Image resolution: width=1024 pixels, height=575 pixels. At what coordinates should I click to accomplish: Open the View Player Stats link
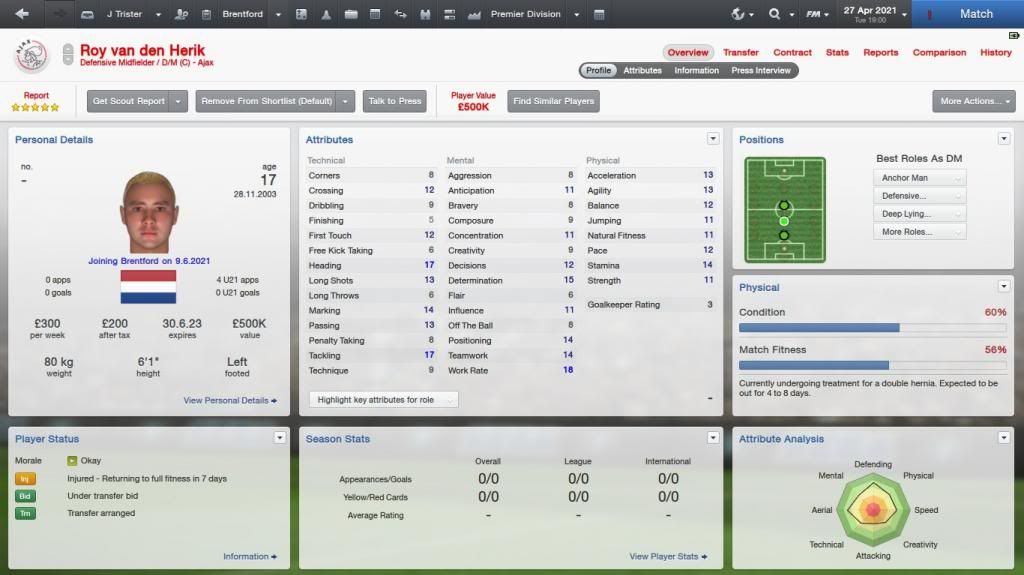(x=667, y=556)
